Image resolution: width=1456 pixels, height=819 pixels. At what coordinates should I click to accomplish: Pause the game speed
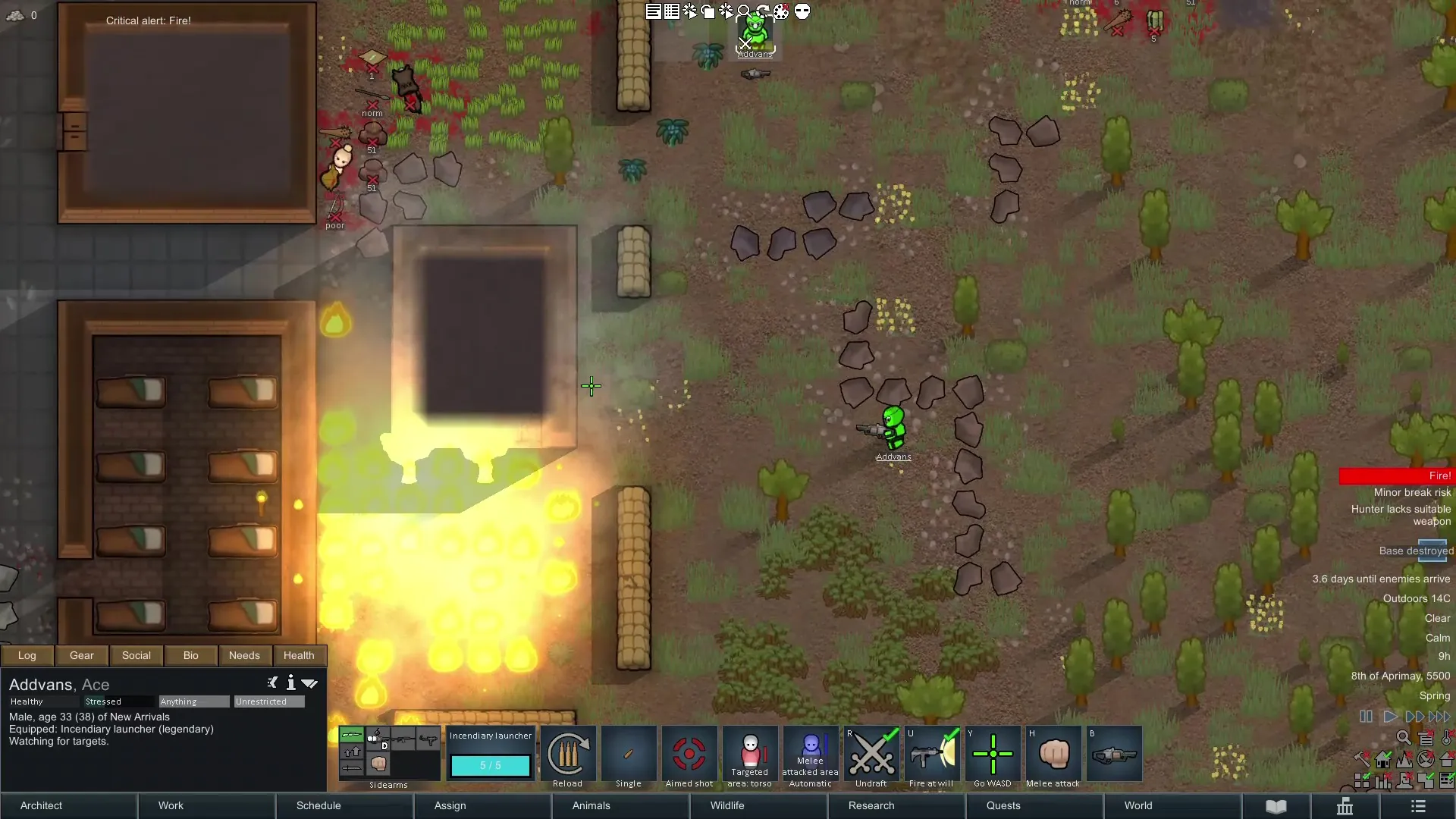pyautogui.click(x=1366, y=717)
